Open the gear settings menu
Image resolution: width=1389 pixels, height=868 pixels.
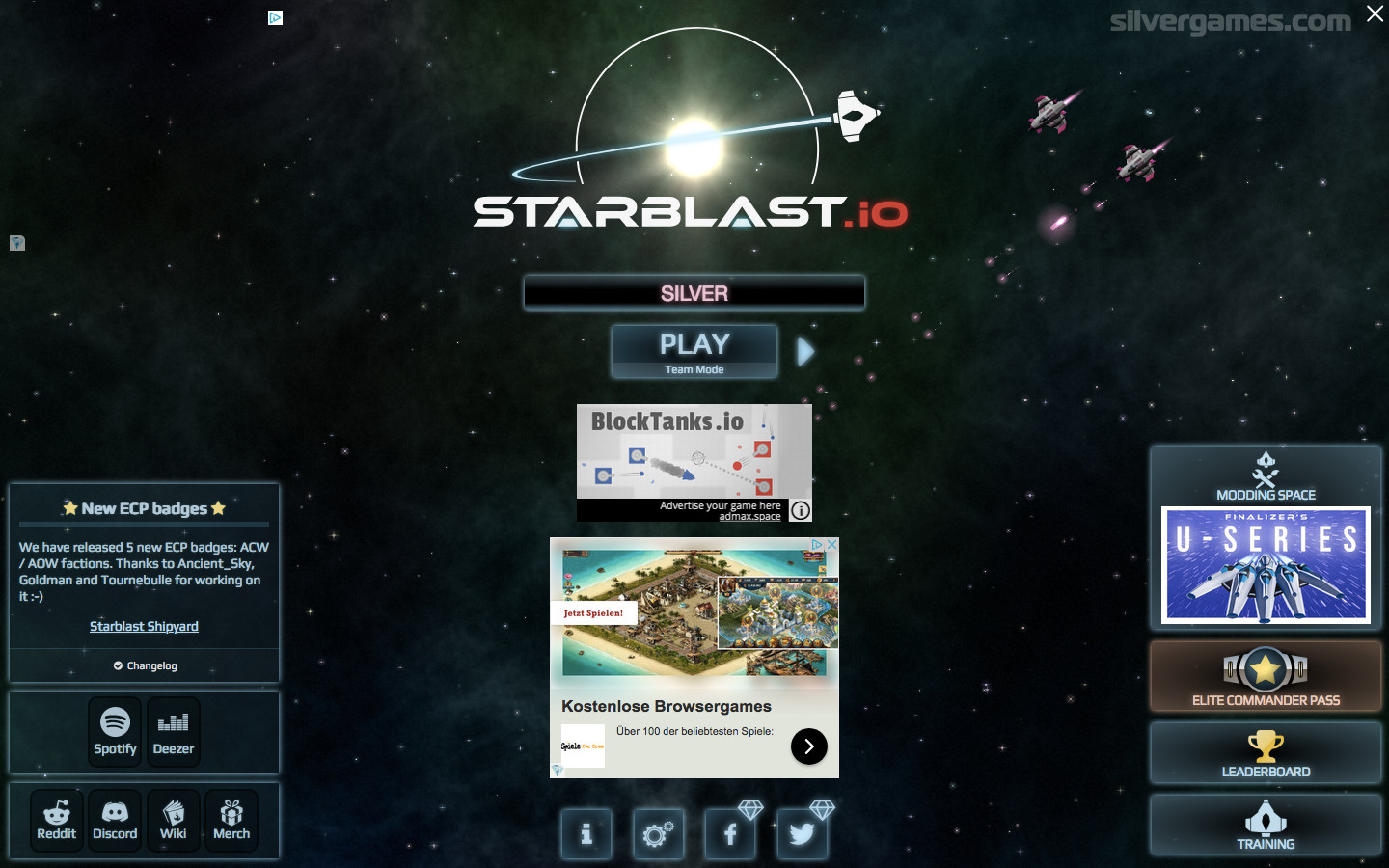(x=659, y=833)
